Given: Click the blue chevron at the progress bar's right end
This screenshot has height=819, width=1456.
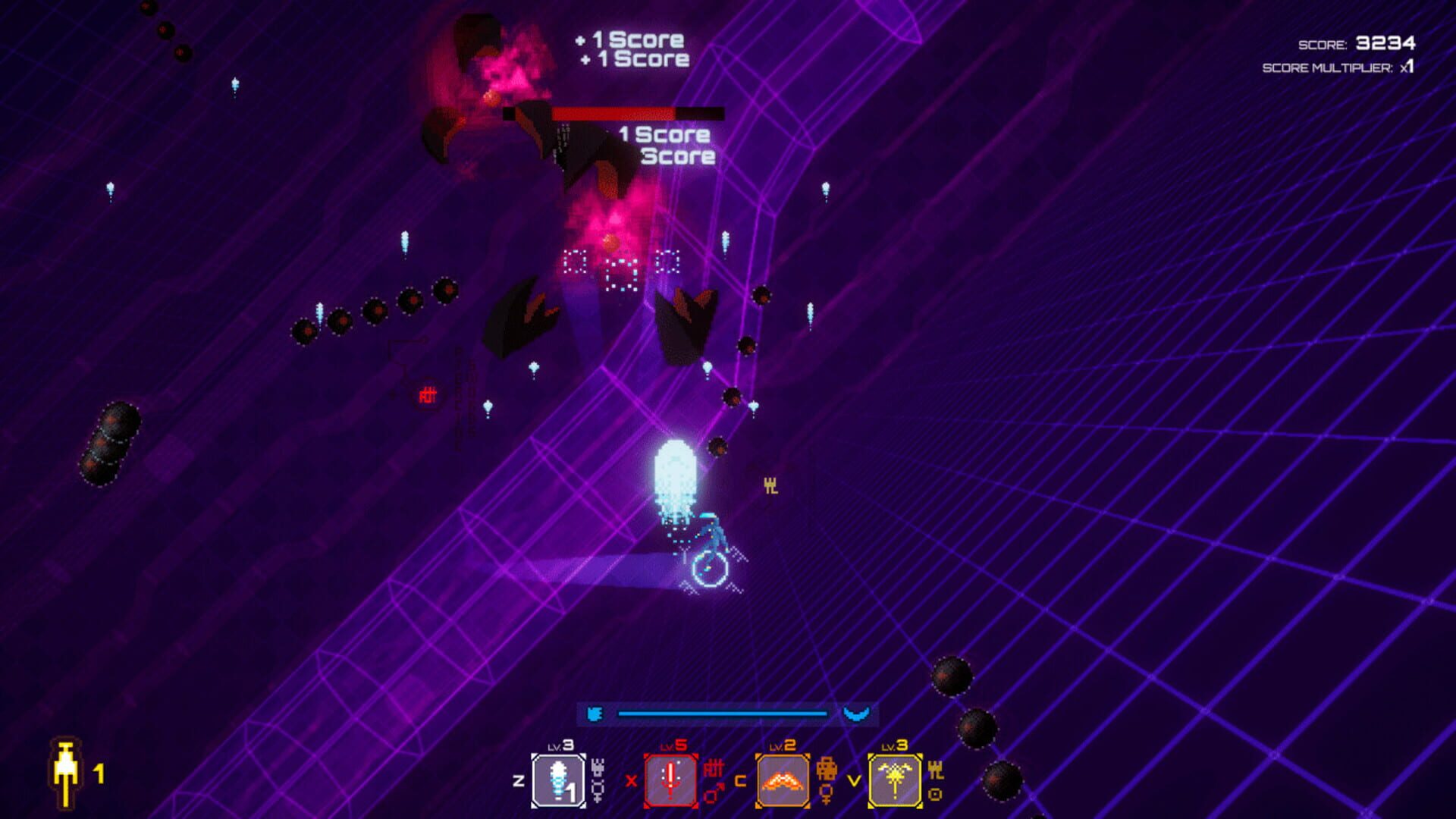Looking at the screenshot, I should point(856,714).
